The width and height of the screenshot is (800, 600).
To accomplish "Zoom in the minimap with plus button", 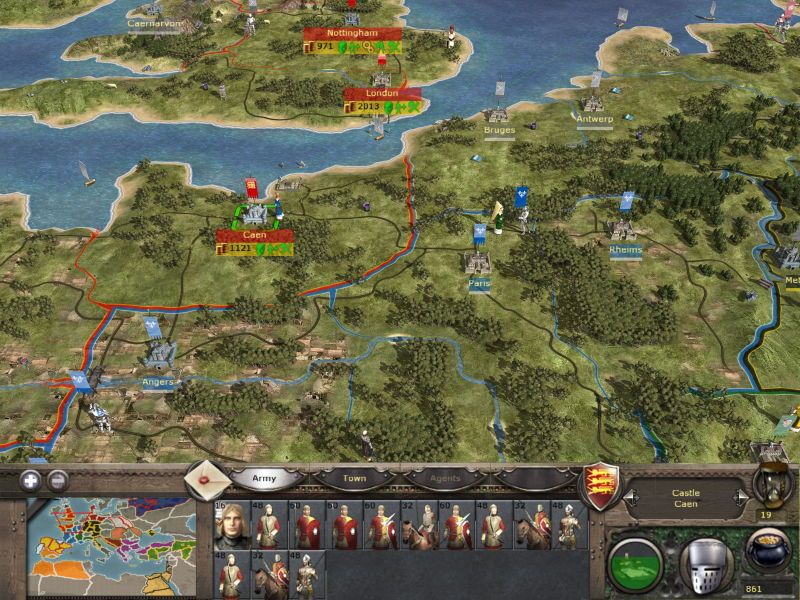I will point(31,479).
